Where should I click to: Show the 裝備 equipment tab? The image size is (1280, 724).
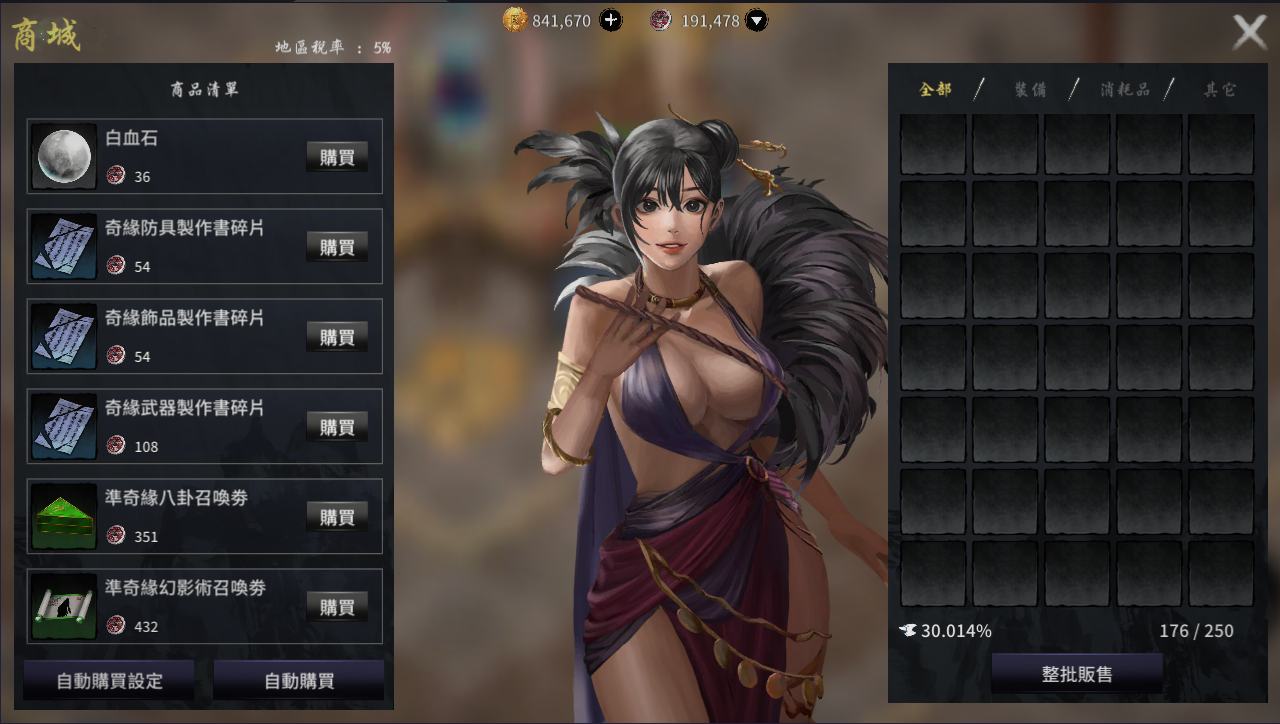pyautogui.click(x=1030, y=90)
